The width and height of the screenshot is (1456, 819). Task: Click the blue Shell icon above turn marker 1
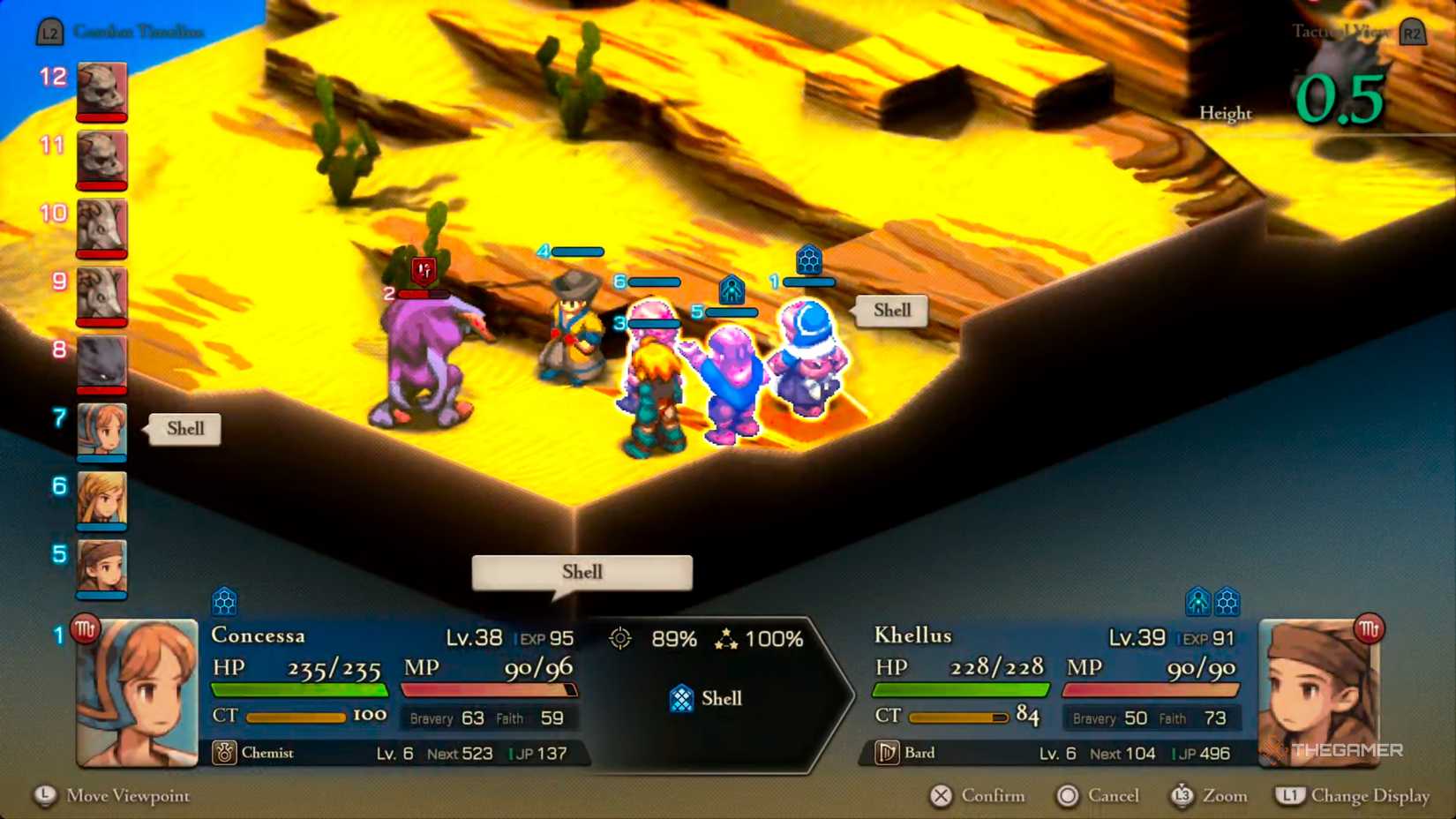click(807, 260)
